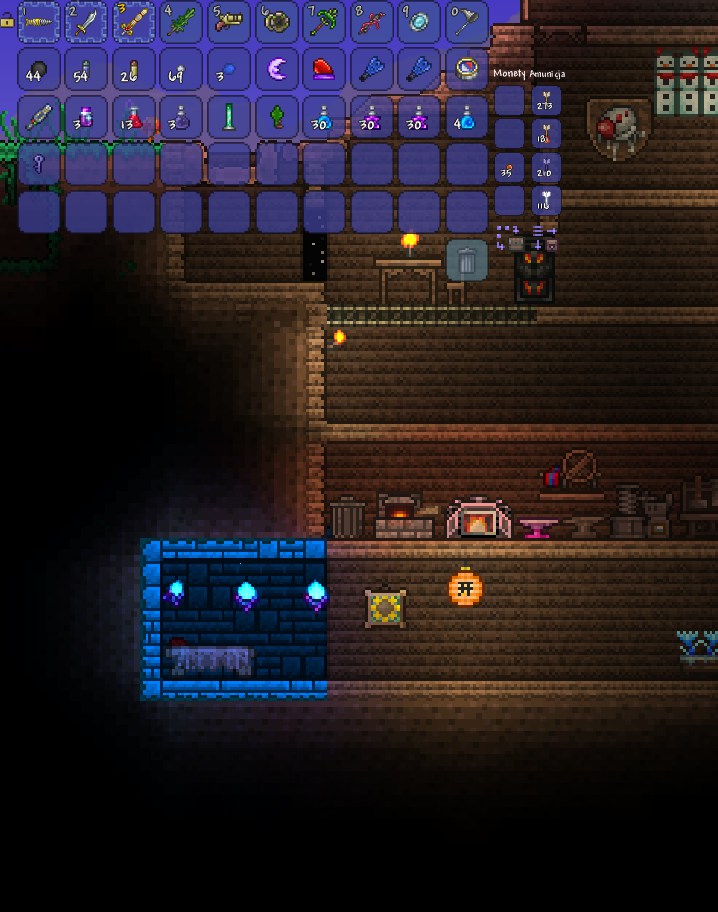Viewport: 718px width, 912px height.
Task: Select the magic mirror in slot 9
Action: click(419, 22)
